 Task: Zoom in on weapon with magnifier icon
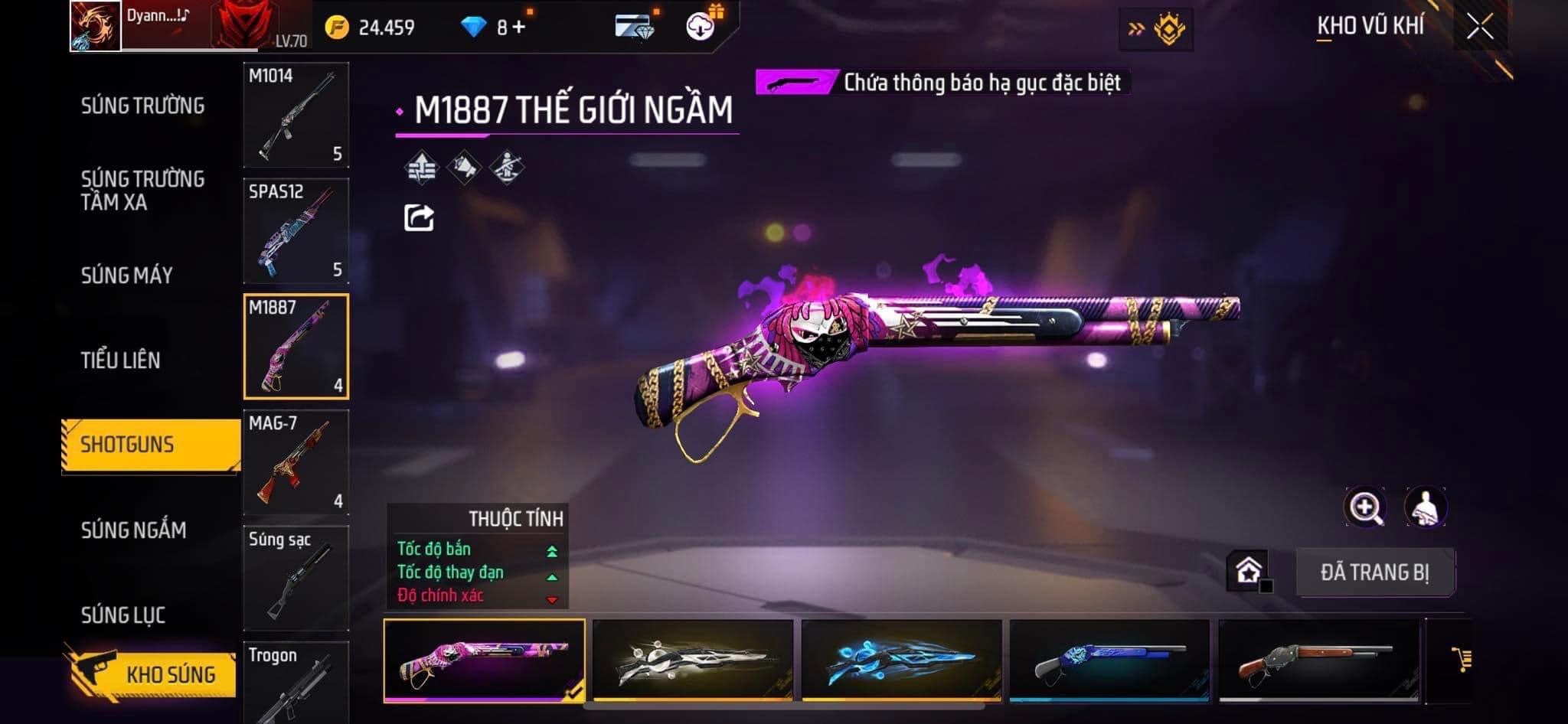[1364, 507]
